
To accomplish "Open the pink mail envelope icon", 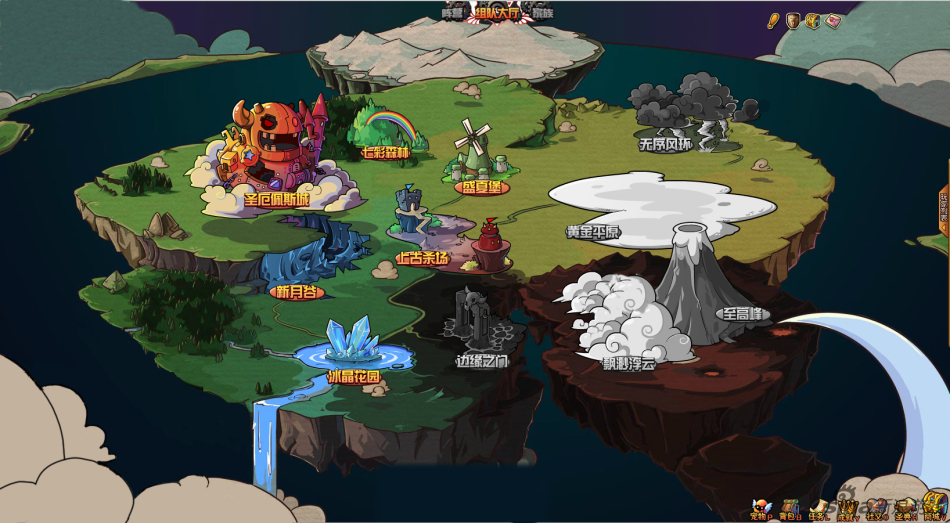I will pyautogui.click(x=833, y=21).
